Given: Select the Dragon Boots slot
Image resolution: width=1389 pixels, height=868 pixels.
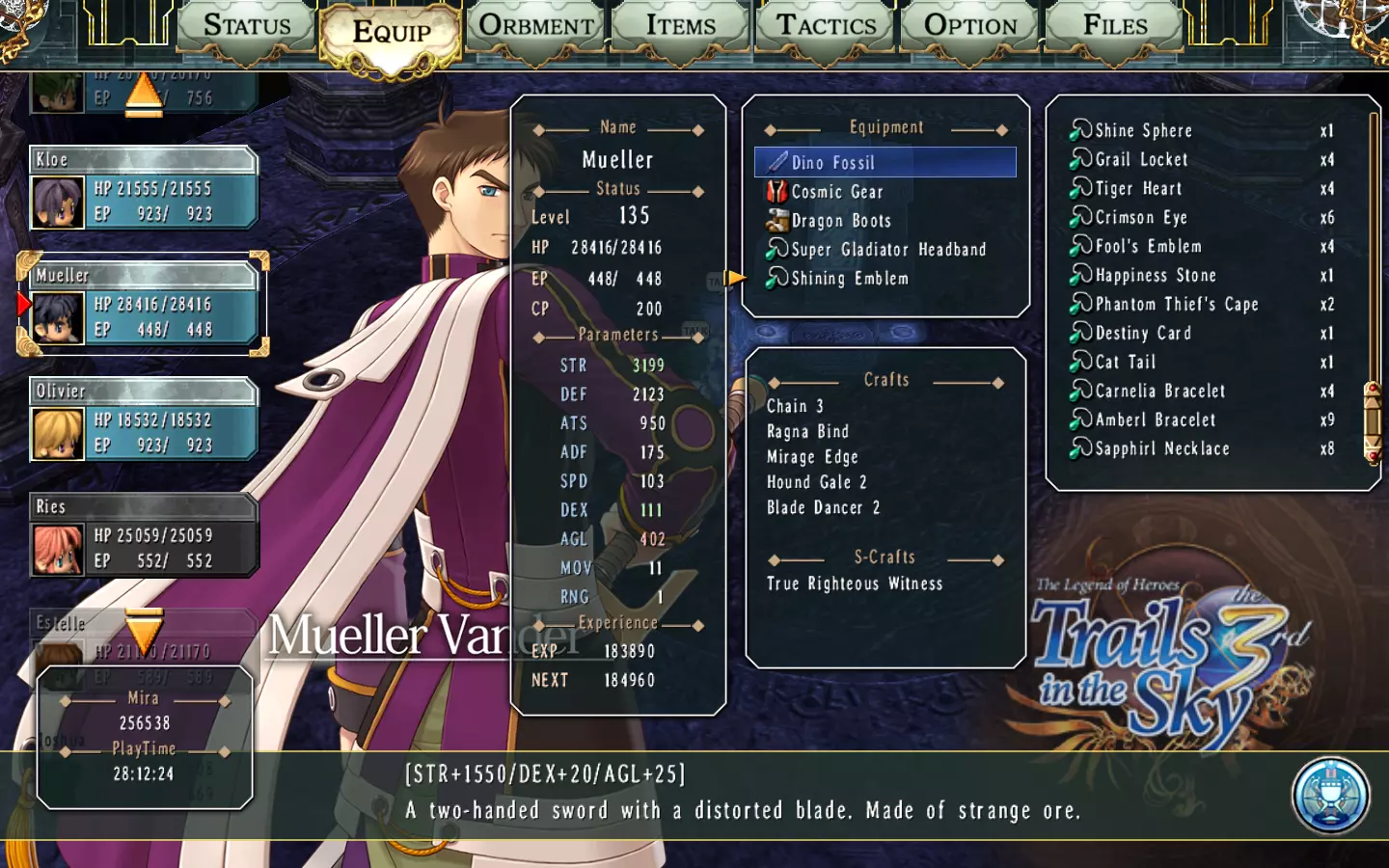Looking at the screenshot, I should tap(841, 221).
